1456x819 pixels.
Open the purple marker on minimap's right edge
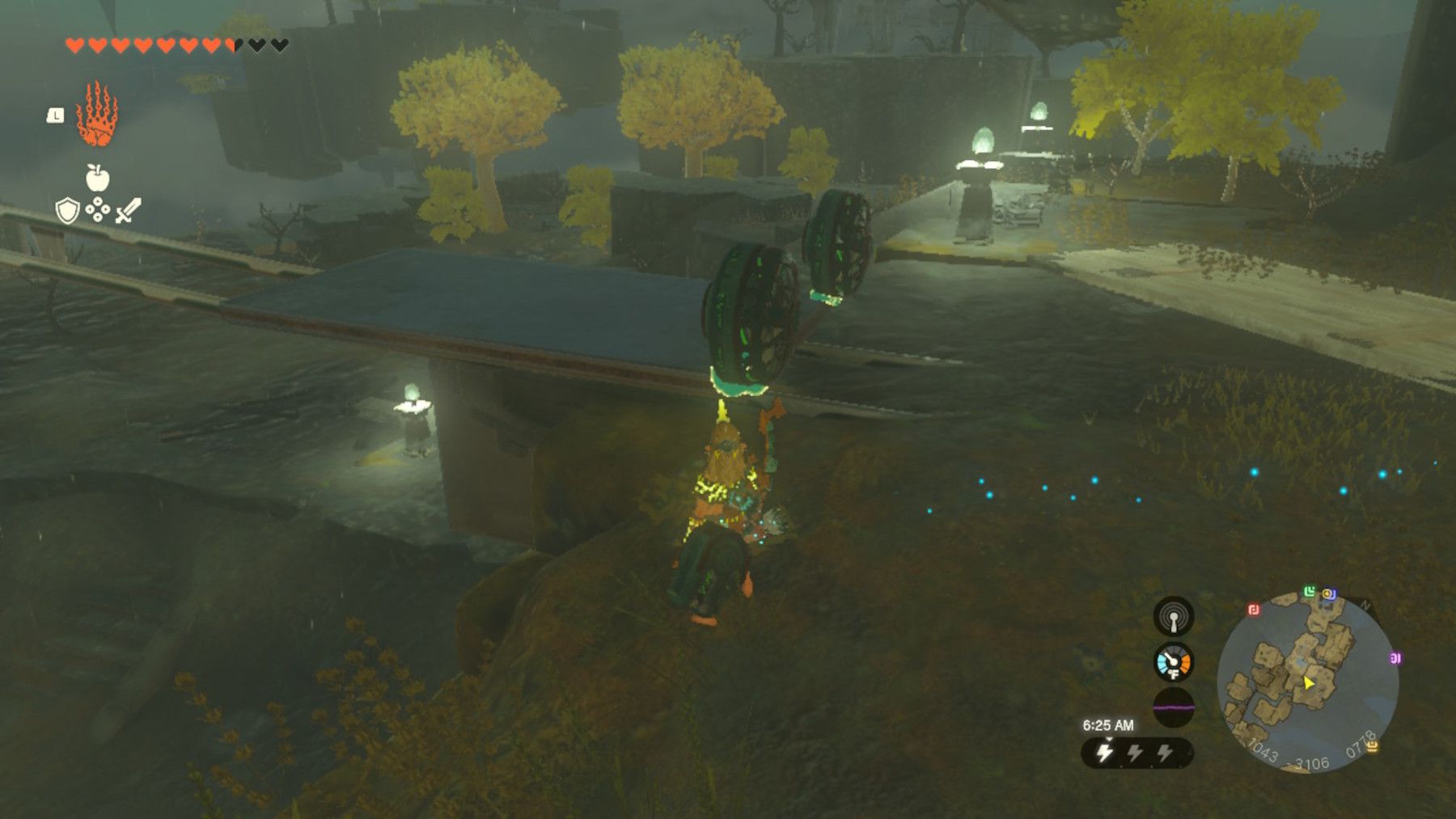pyautogui.click(x=1396, y=657)
